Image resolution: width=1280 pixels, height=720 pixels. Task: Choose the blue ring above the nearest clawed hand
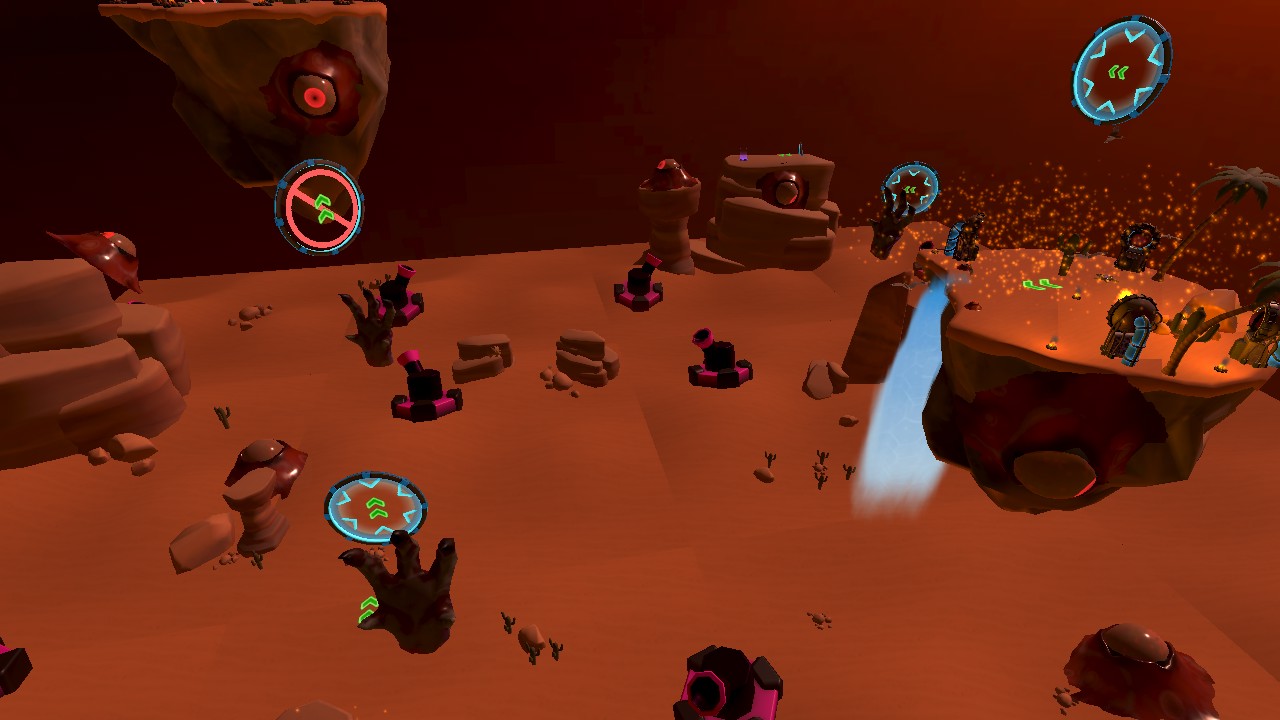click(x=376, y=506)
